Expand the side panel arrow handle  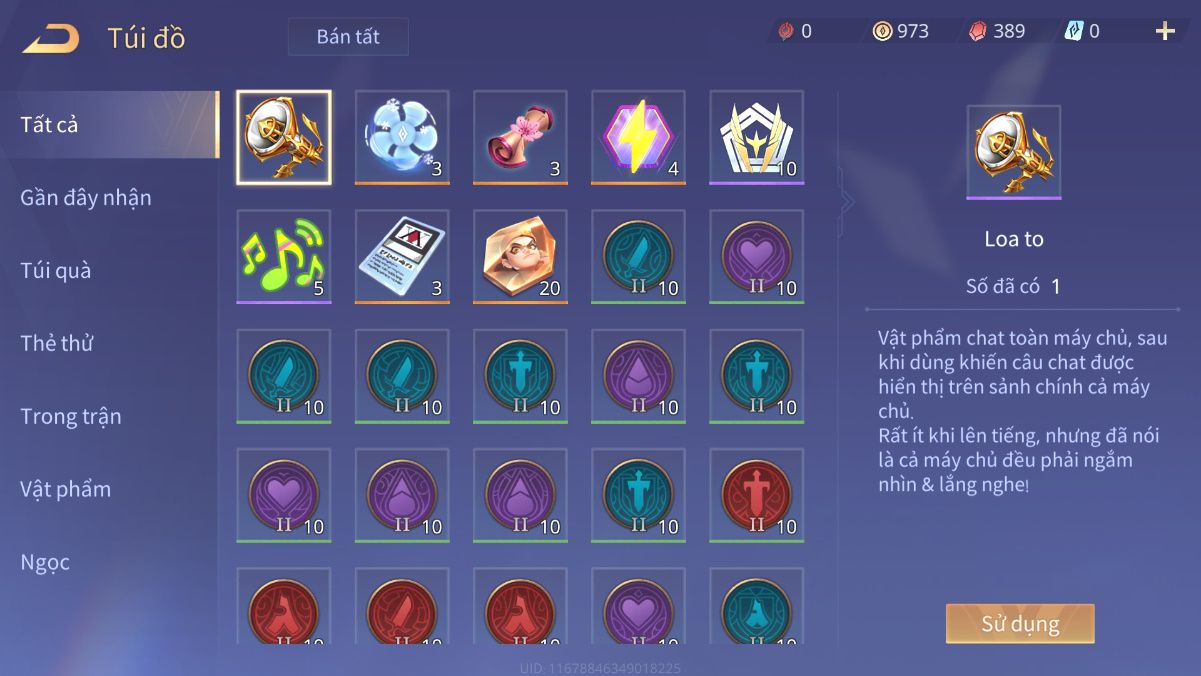[x=848, y=203]
